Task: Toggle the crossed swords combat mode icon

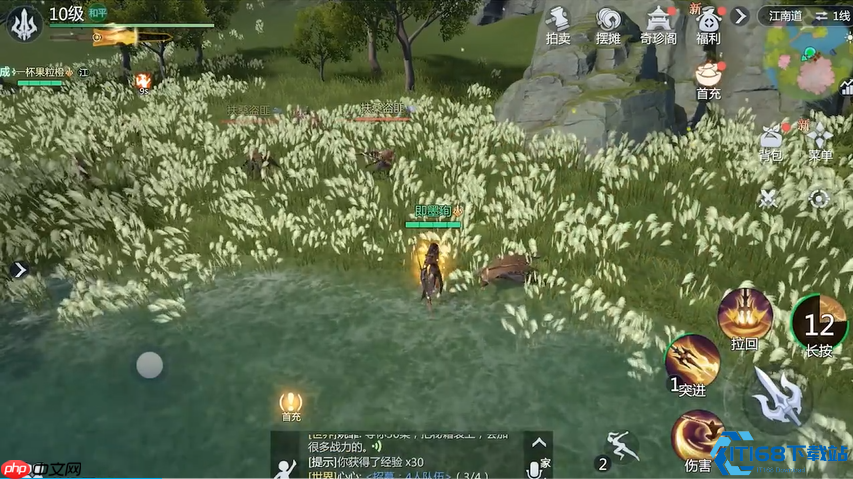Action: click(768, 198)
